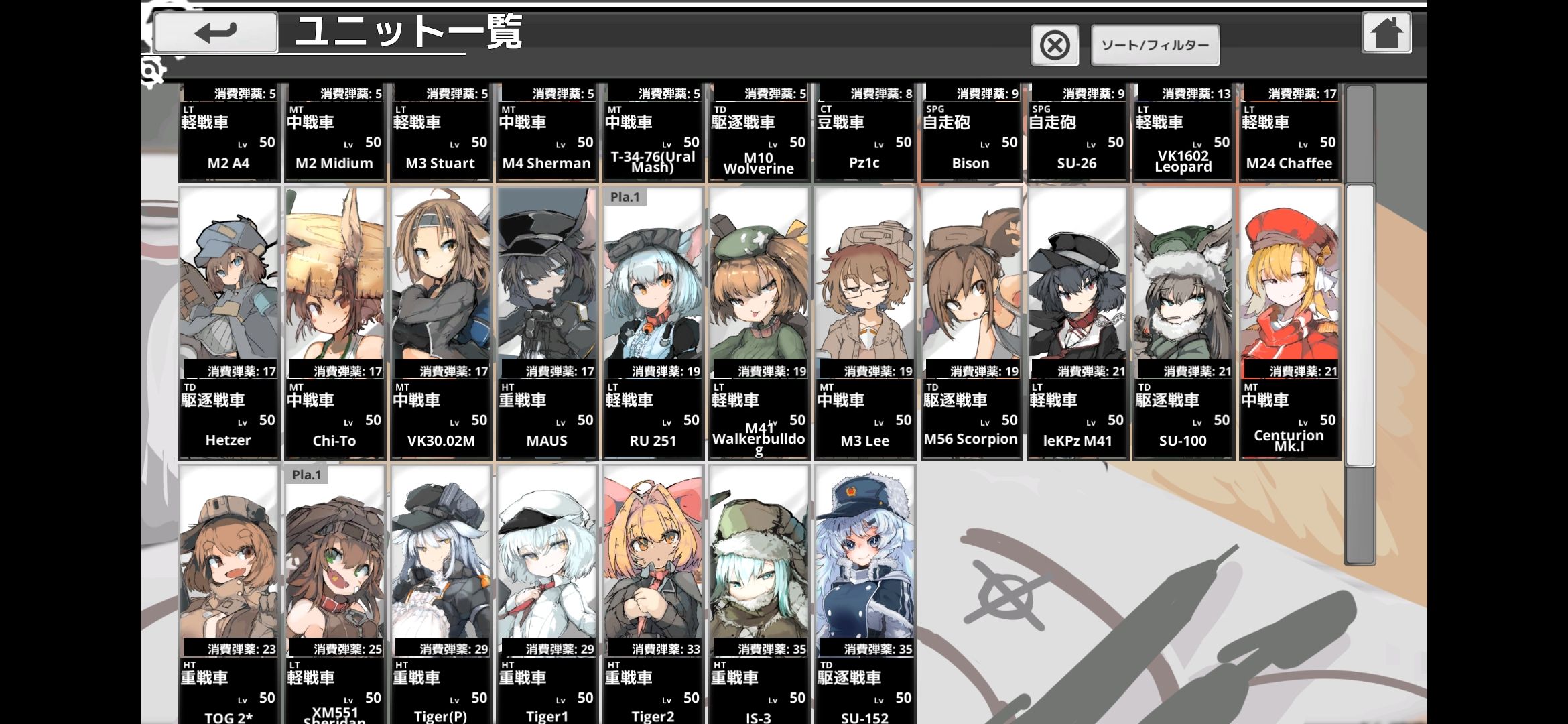Select the XM551 Sheridan marked Pla.1
The image size is (1568, 724).
click(x=334, y=563)
